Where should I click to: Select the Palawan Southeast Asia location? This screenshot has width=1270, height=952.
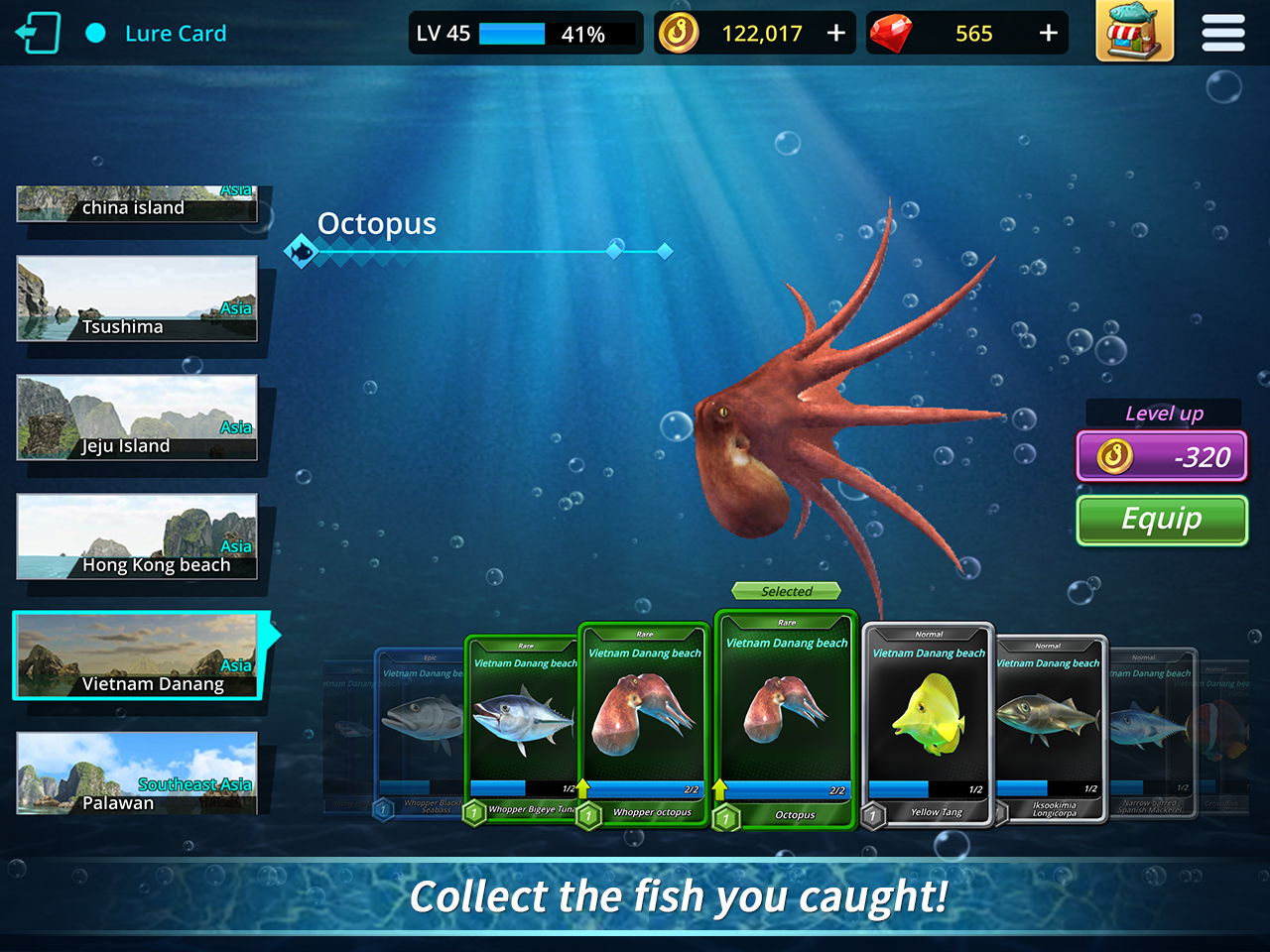(136, 774)
